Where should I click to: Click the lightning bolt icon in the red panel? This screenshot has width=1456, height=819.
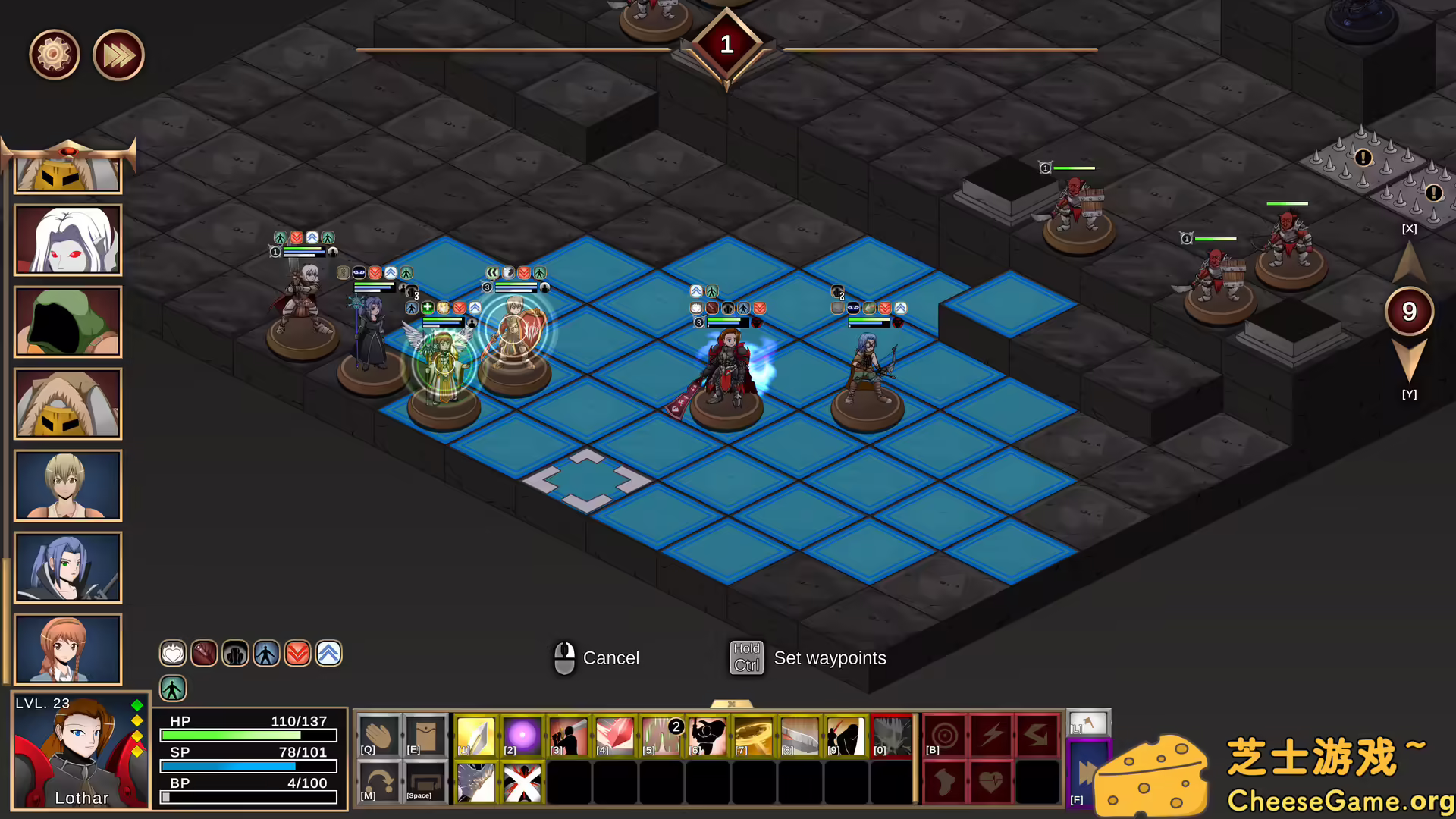tap(990, 733)
